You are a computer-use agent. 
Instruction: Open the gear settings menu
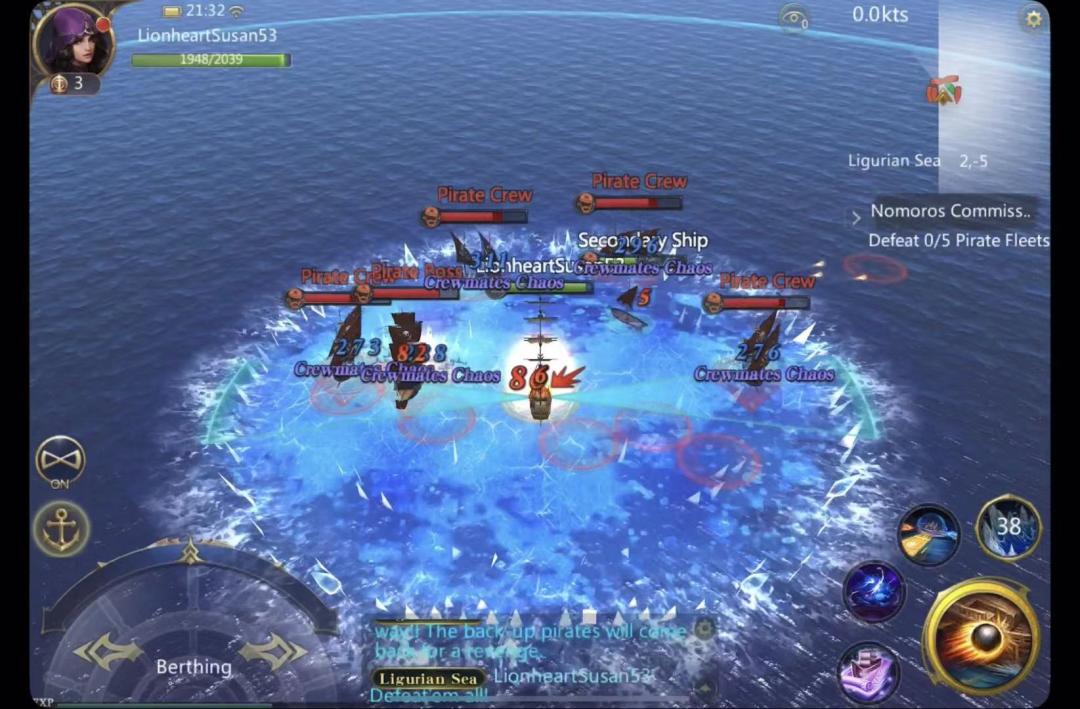(1032, 18)
